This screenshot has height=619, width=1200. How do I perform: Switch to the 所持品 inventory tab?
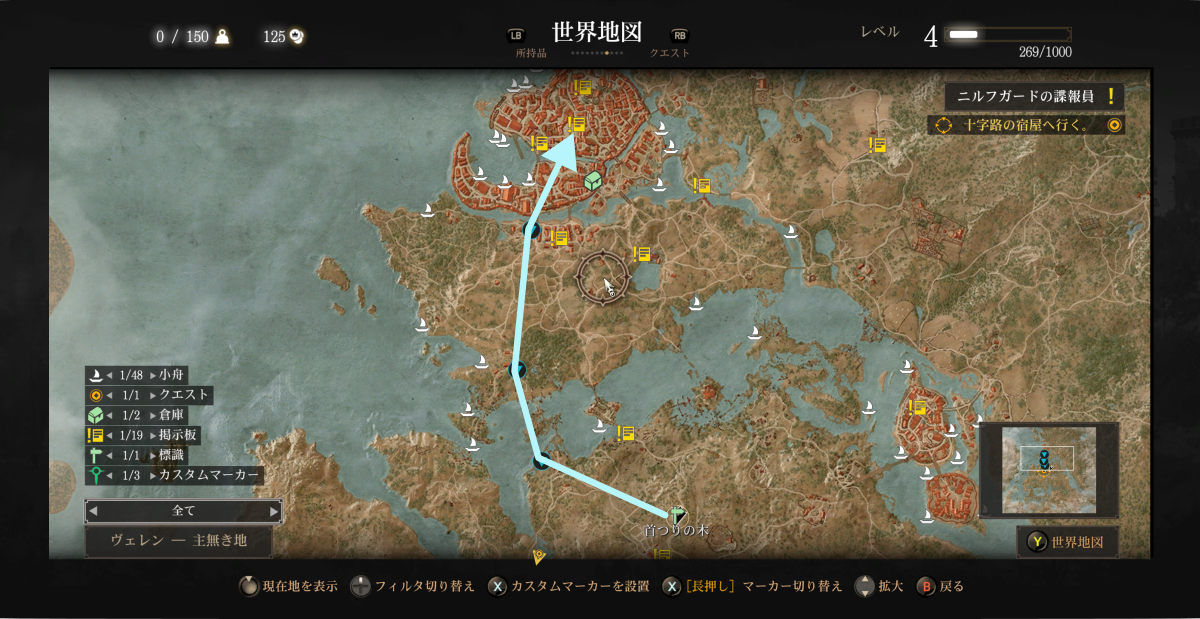tap(531, 53)
